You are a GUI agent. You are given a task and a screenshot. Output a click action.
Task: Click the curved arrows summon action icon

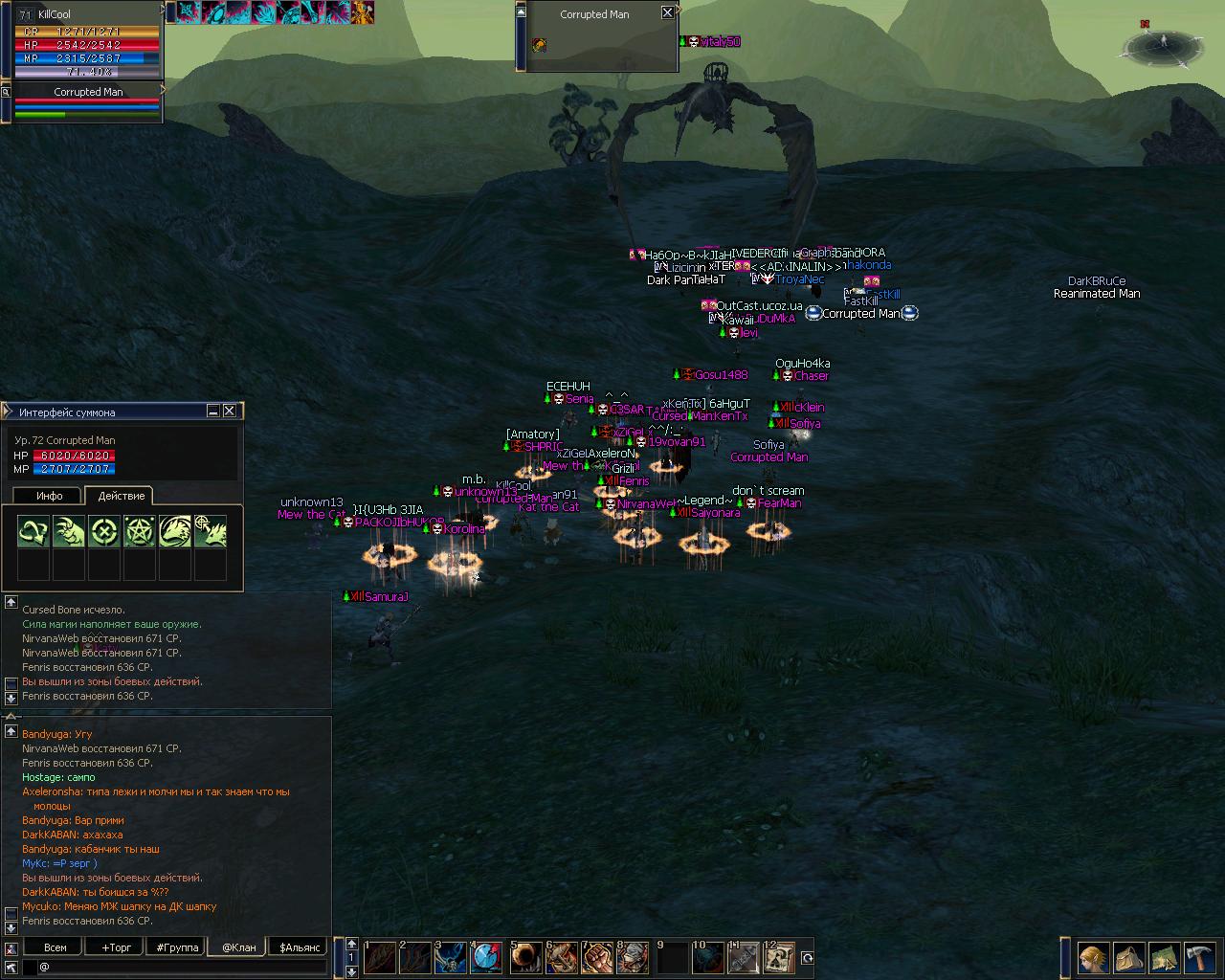click(x=34, y=531)
